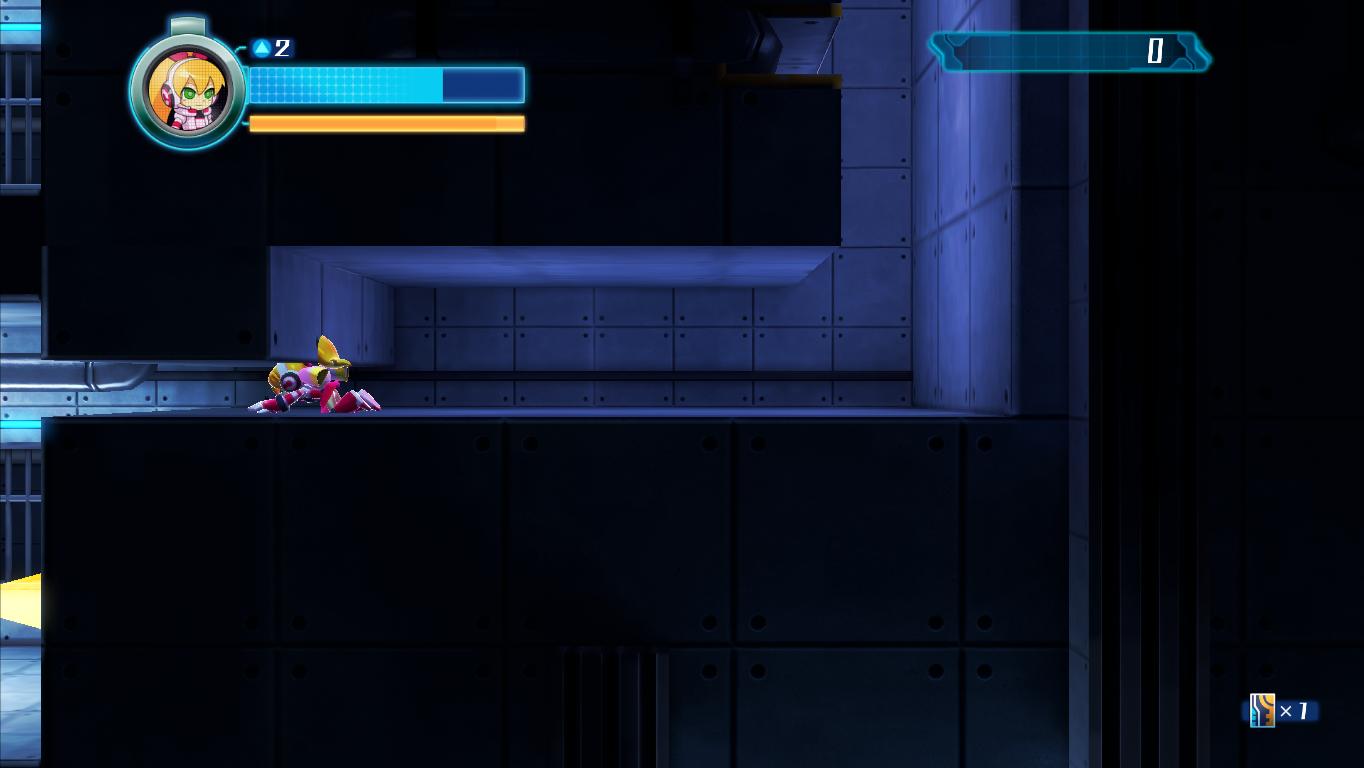Click the ×1 item quantity badge
This screenshot has height=768, width=1364.
tap(1293, 711)
